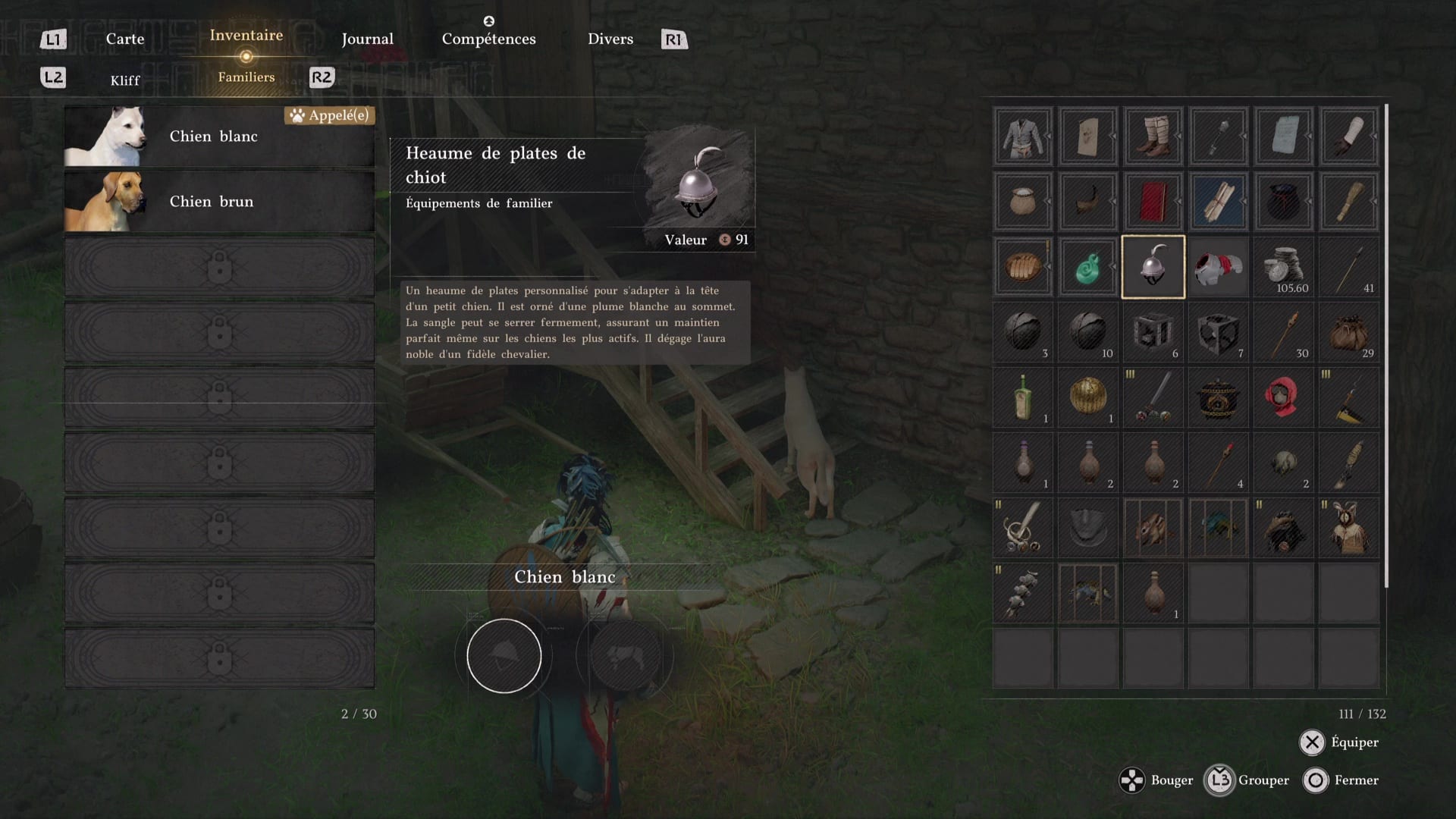Choose the bread loaf item
The width and height of the screenshot is (1456, 819).
[x=1023, y=267]
